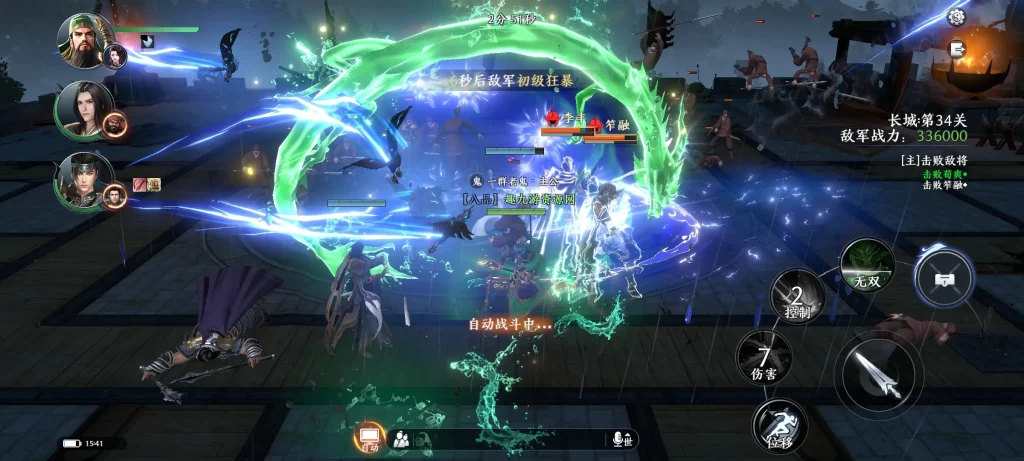This screenshot has width=1024, height=461.
Task: Tap the microphone voice chat icon
Action: (x=620, y=439)
